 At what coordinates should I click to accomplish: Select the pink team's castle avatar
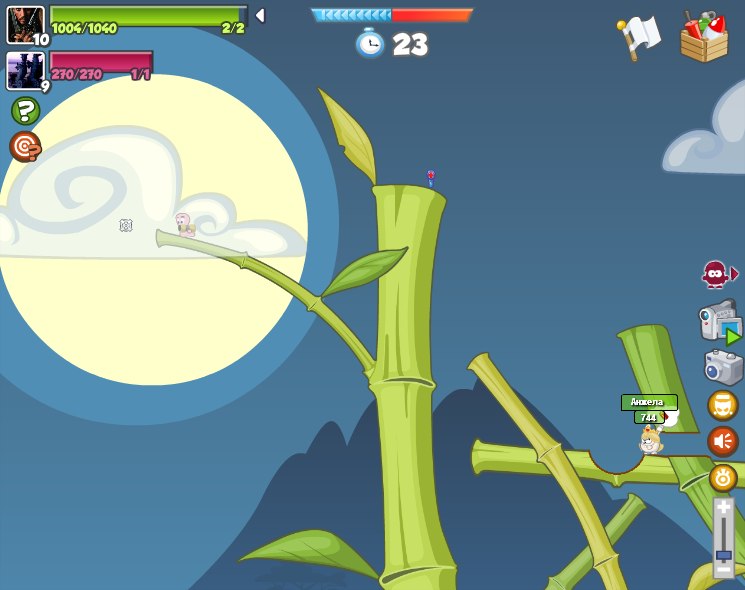(x=25, y=71)
